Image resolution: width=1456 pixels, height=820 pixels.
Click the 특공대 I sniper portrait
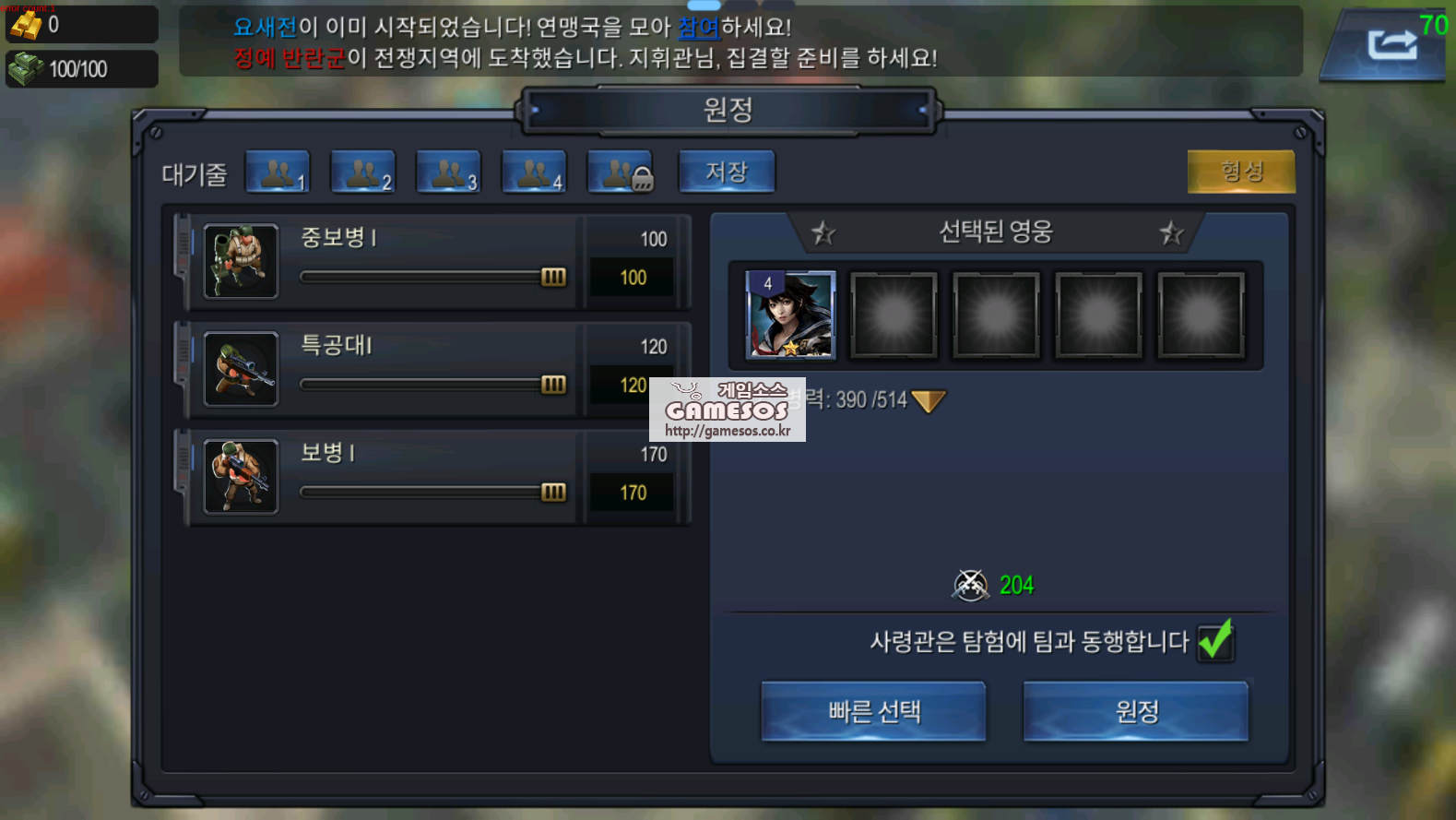pos(241,369)
